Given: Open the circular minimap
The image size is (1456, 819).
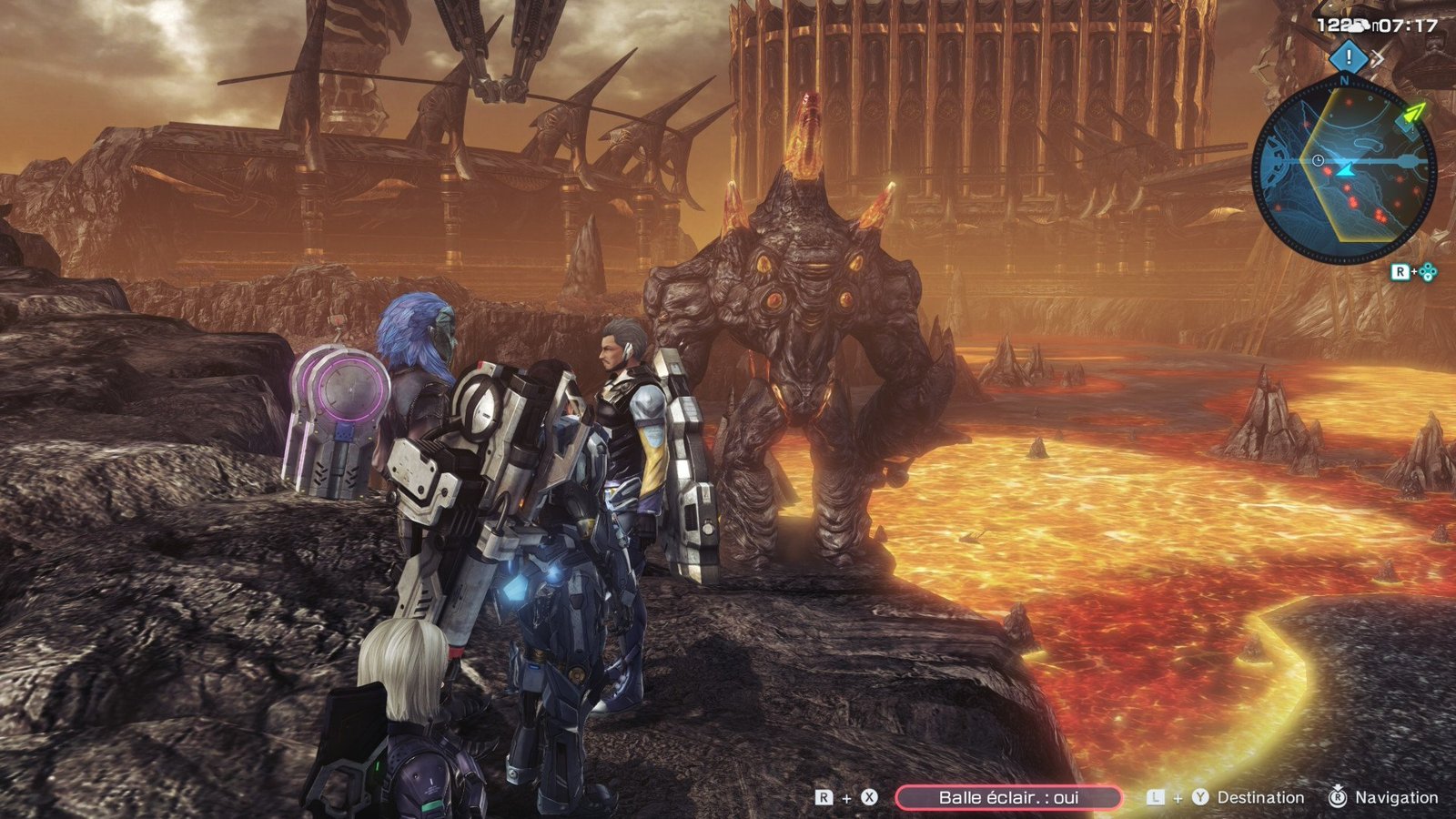Looking at the screenshot, I should [x=1344, y=170].
